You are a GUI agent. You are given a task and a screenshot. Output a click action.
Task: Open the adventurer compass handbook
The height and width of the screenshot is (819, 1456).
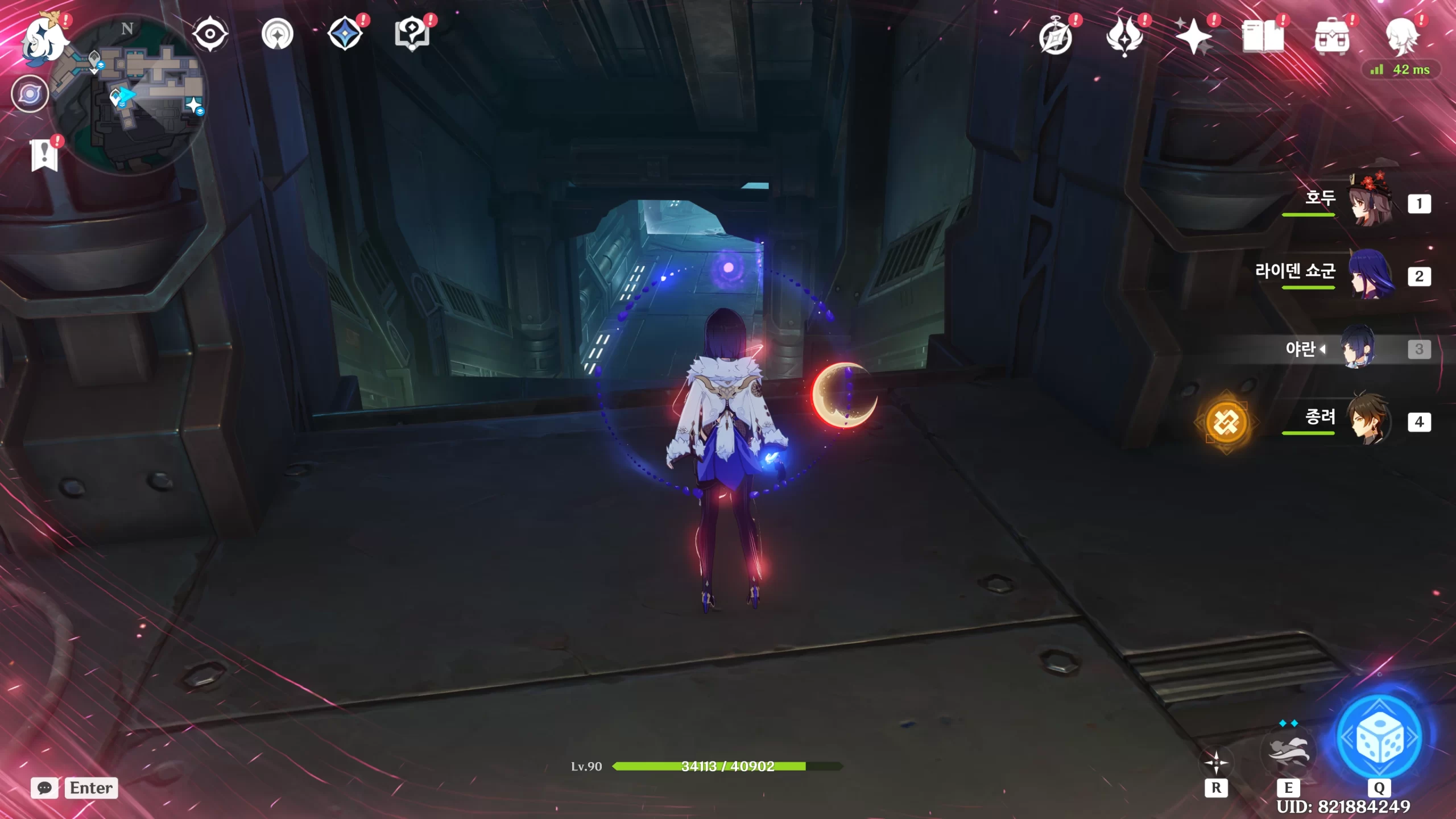pyautogui.click(x=1056, y=38)
